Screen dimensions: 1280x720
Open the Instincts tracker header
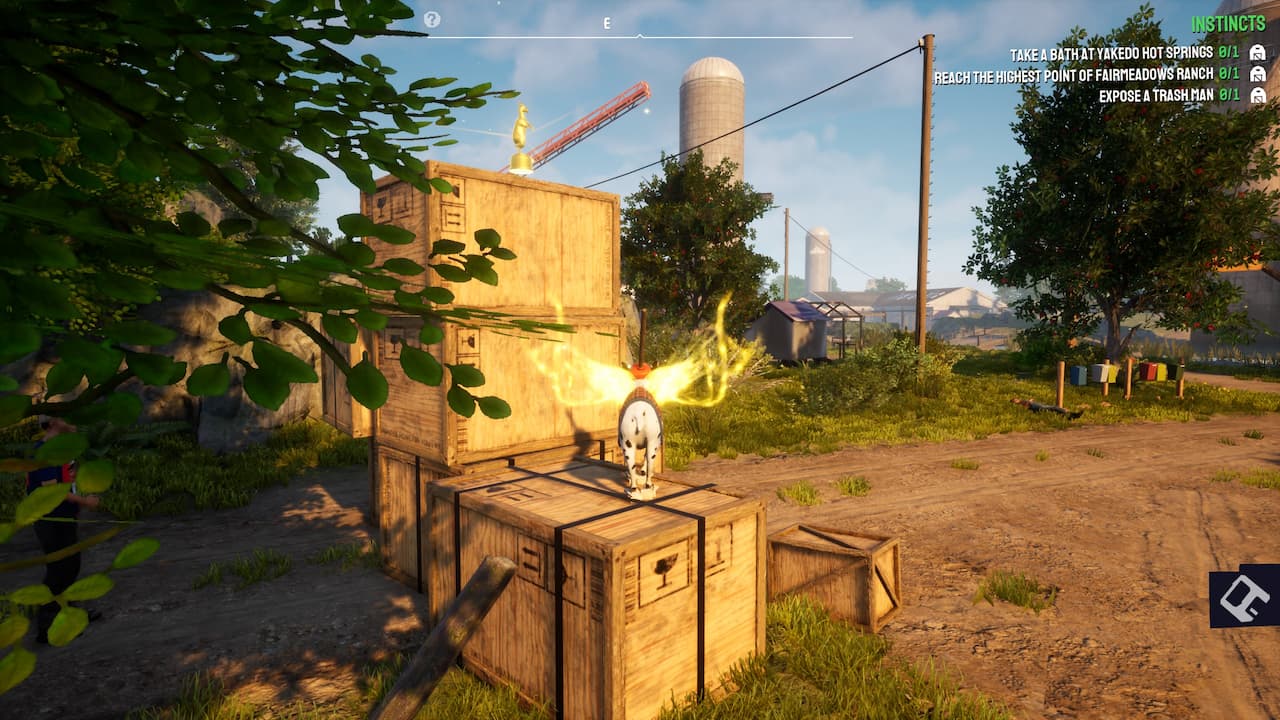pos(1228,24)
